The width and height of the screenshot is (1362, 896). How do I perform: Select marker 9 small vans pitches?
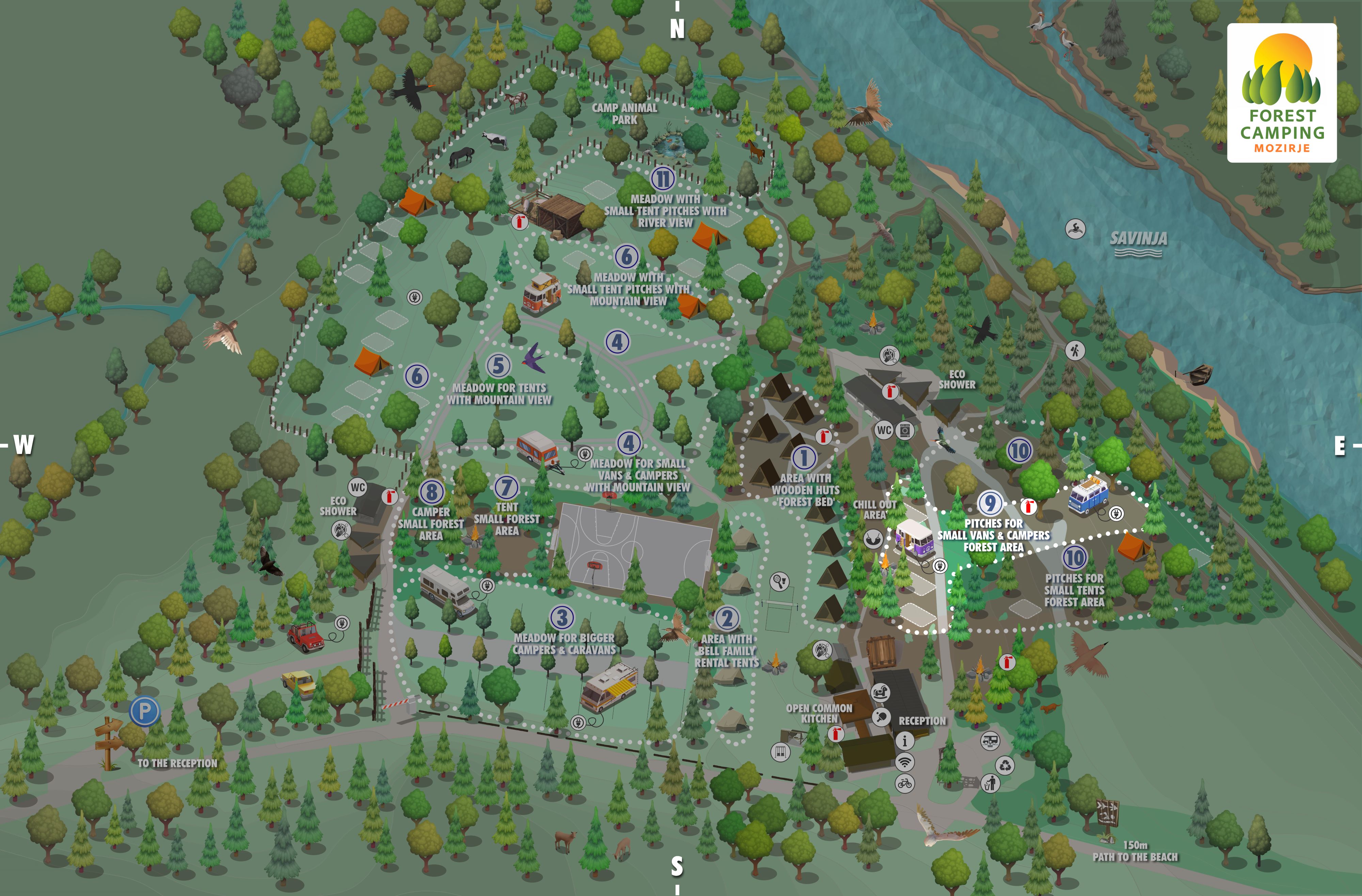990,503
